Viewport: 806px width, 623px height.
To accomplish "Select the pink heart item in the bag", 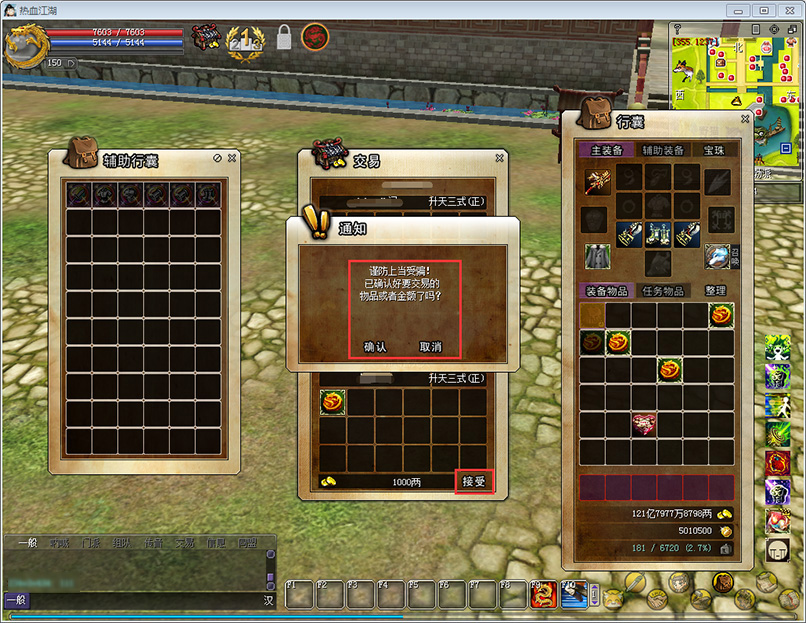I will [x=644, y=424].
